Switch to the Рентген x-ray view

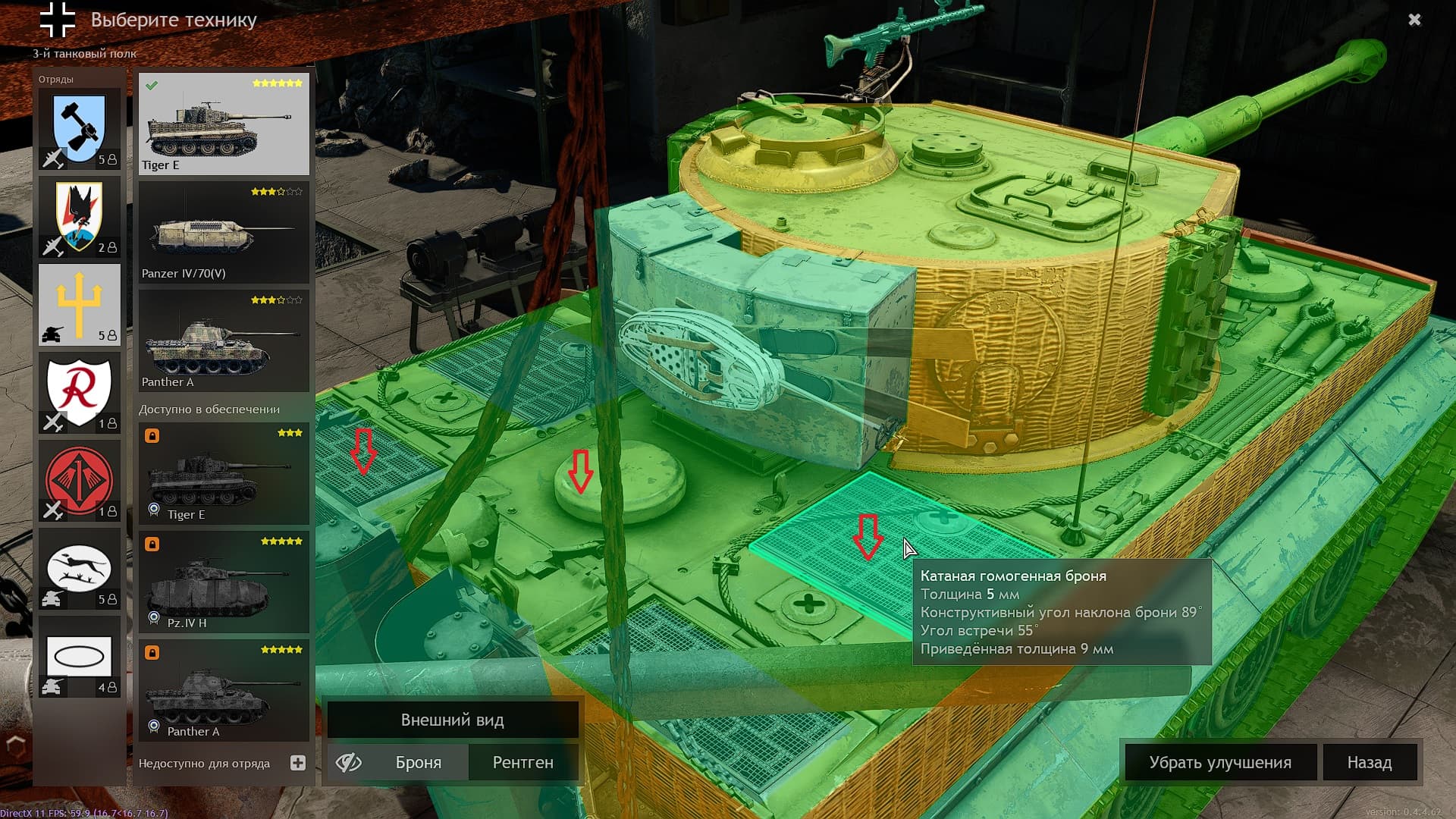(522, 762)
